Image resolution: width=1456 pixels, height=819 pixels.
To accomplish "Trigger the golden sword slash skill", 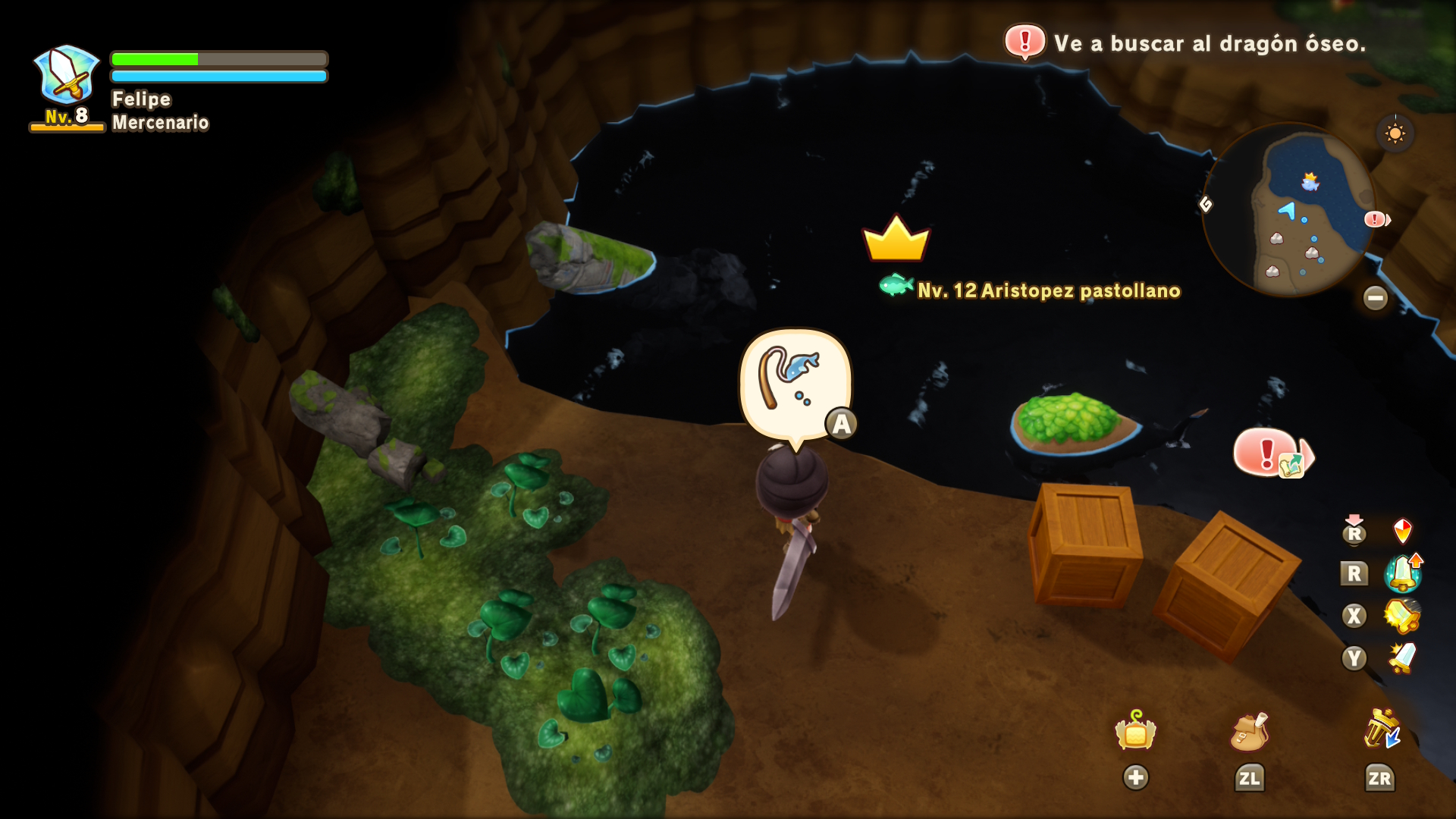I will (1401, 616).
